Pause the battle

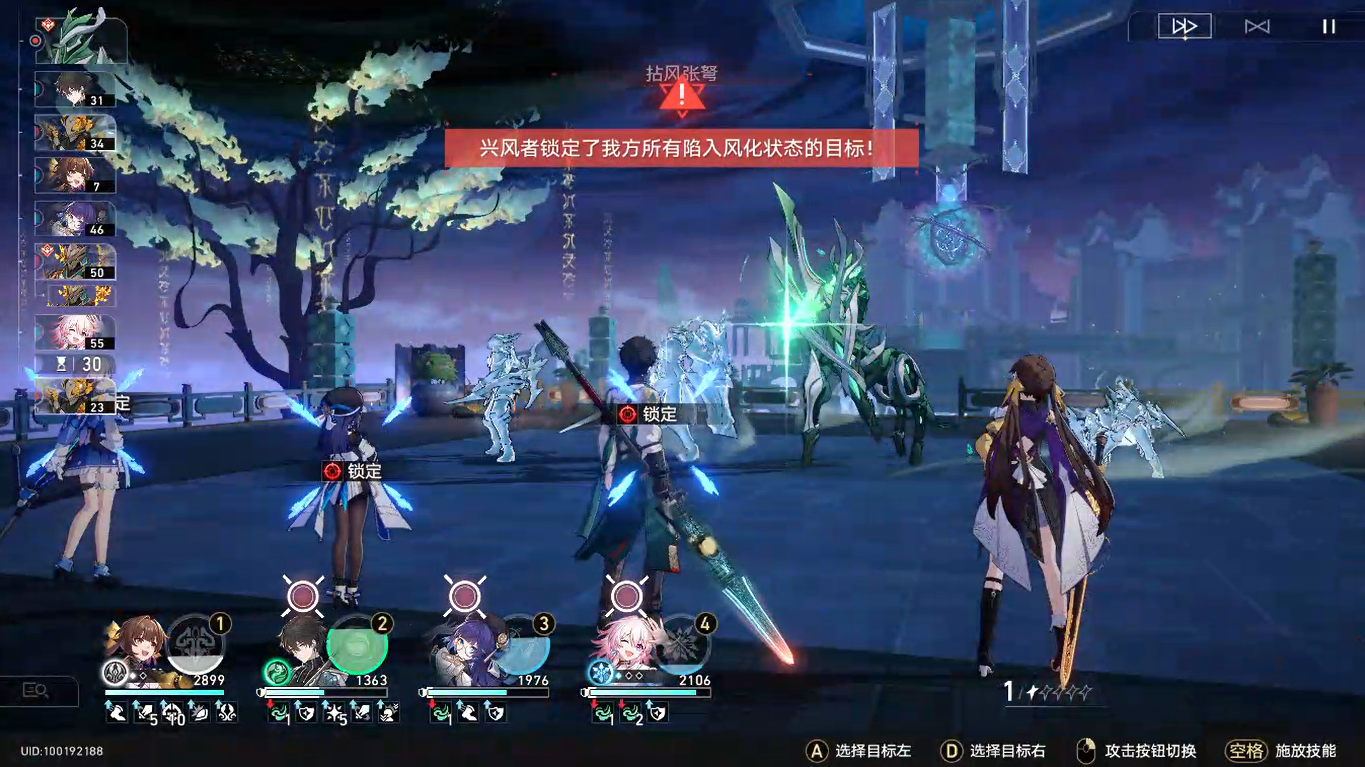[x=1329, y=27]
